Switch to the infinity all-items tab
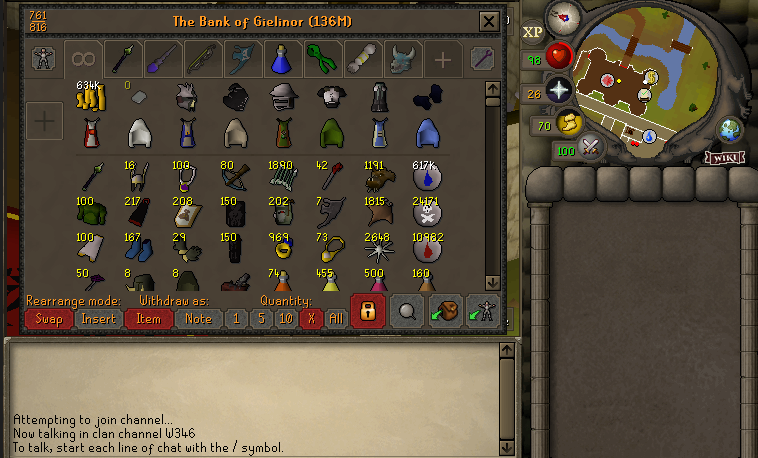 point(82,59)
